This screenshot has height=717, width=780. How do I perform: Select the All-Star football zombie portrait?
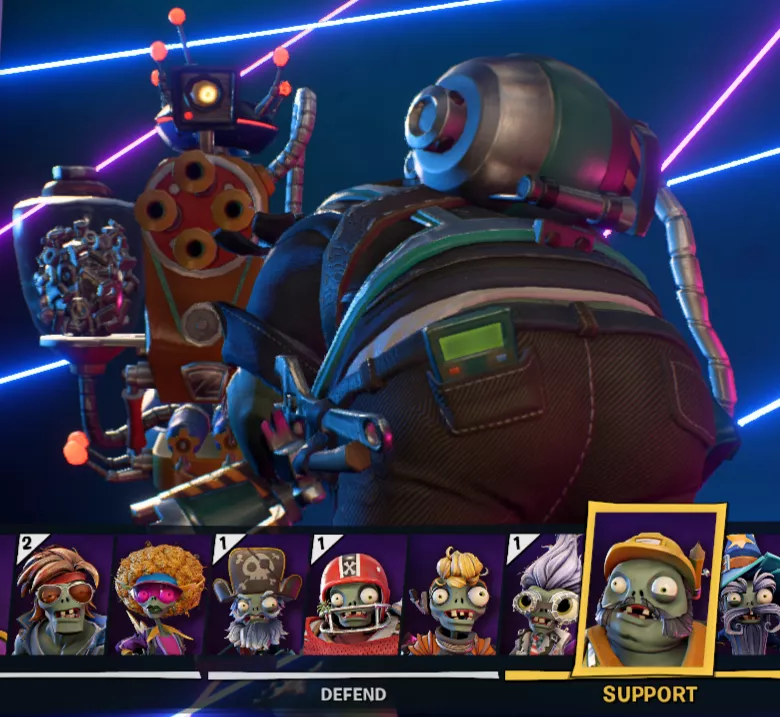(352, 594)
